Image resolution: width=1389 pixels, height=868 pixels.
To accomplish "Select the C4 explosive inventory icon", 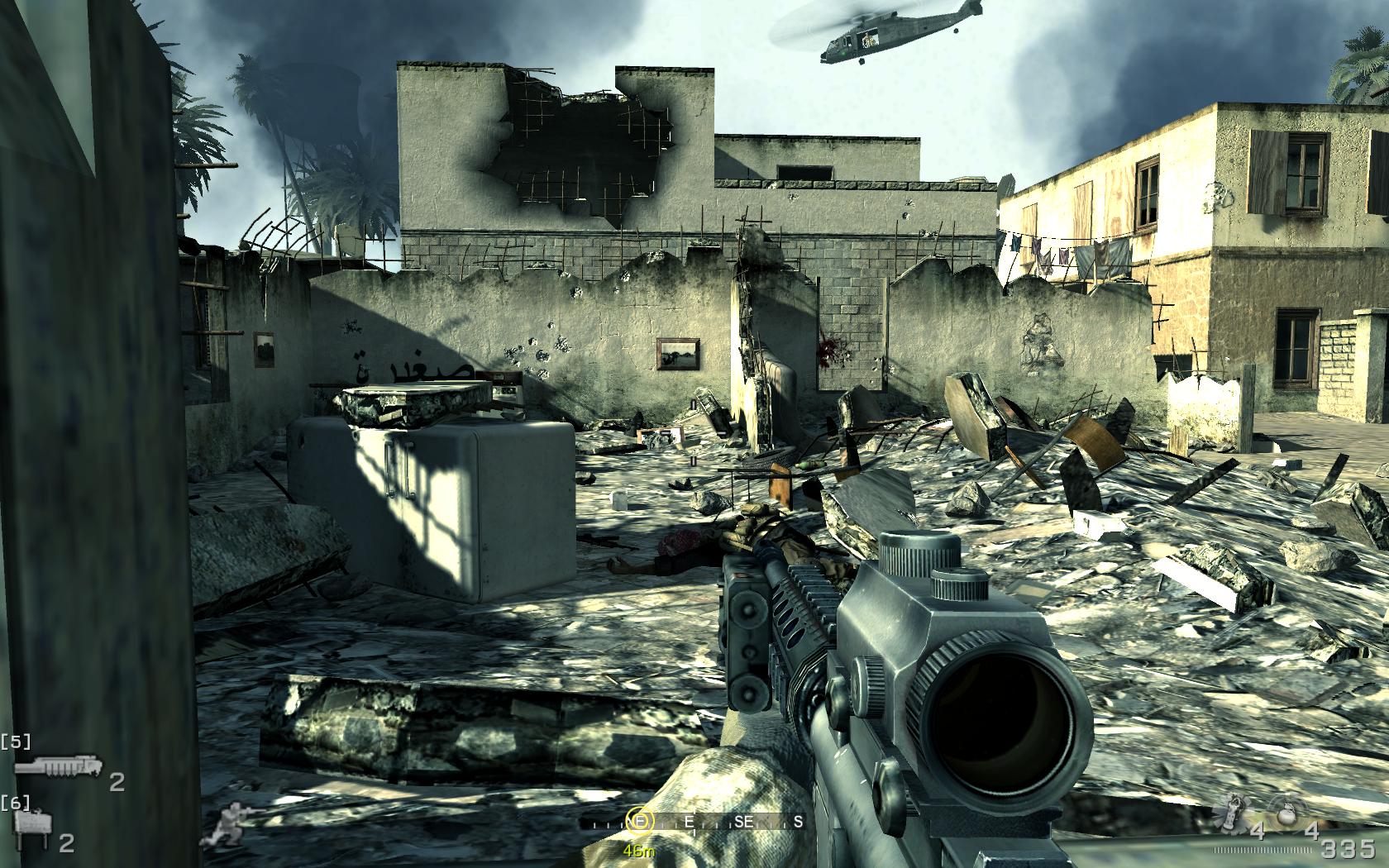I will point(58,769).
